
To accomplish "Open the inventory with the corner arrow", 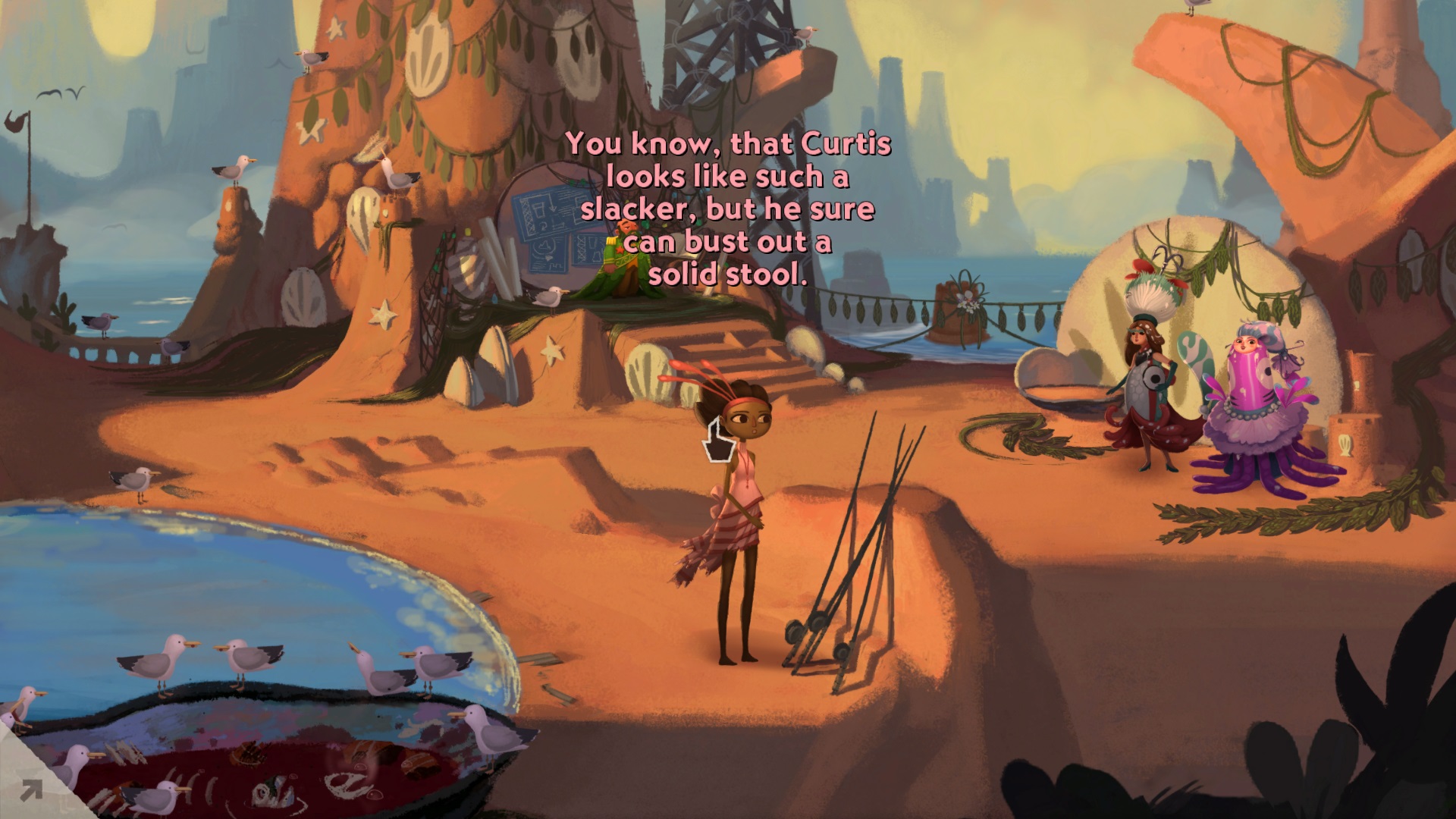I will tap(30, 791).
